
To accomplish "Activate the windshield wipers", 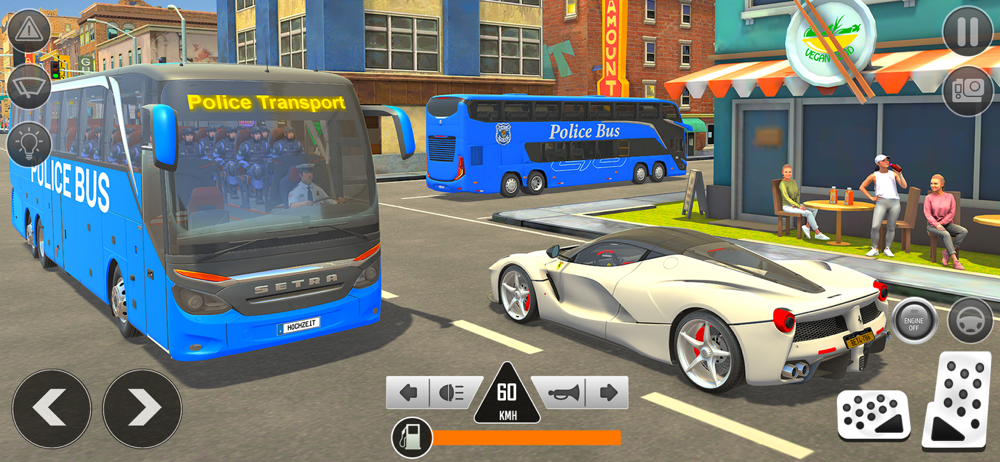I will click(30, 86).
